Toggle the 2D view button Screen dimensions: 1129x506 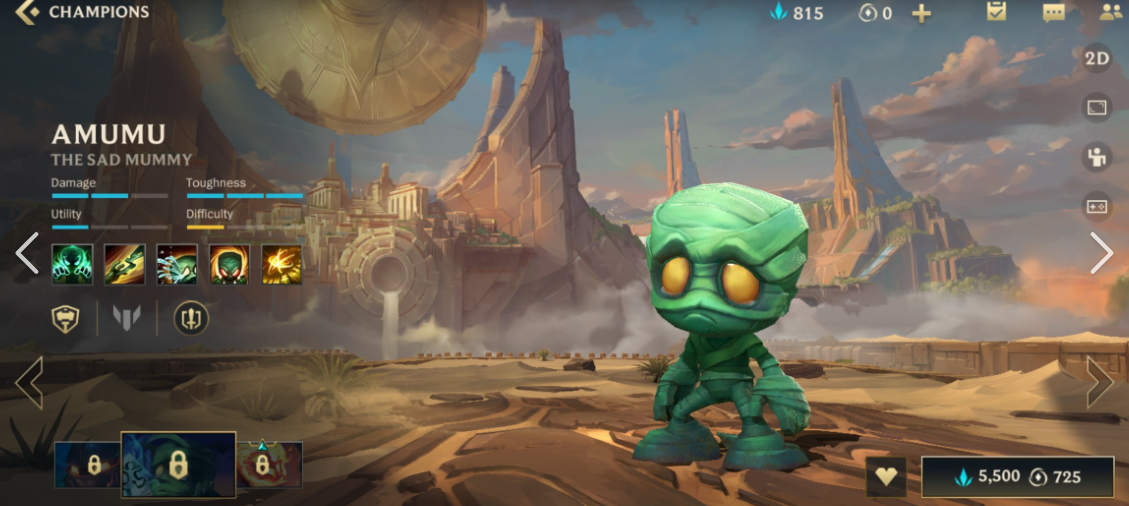pyautogui.click(x=1097, y=58)
